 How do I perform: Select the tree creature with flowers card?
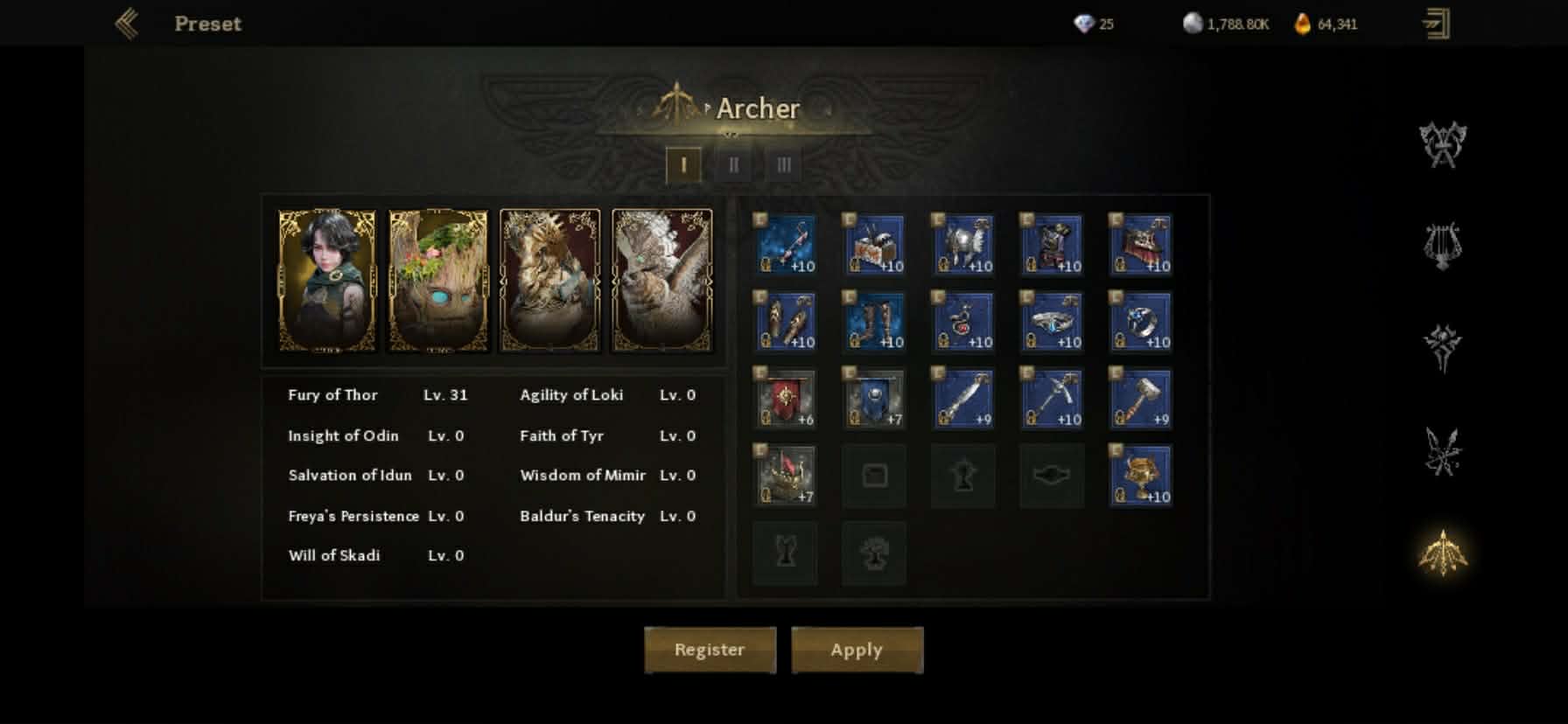(438, 281)
